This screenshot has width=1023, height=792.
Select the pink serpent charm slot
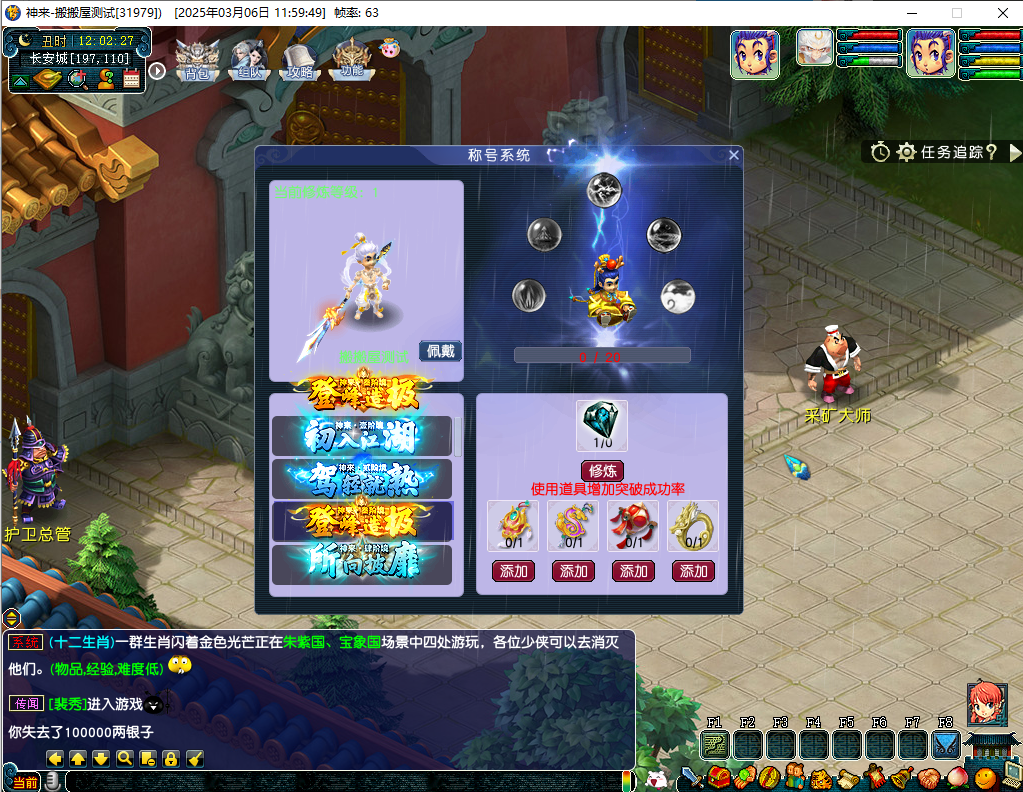point(574,525)
